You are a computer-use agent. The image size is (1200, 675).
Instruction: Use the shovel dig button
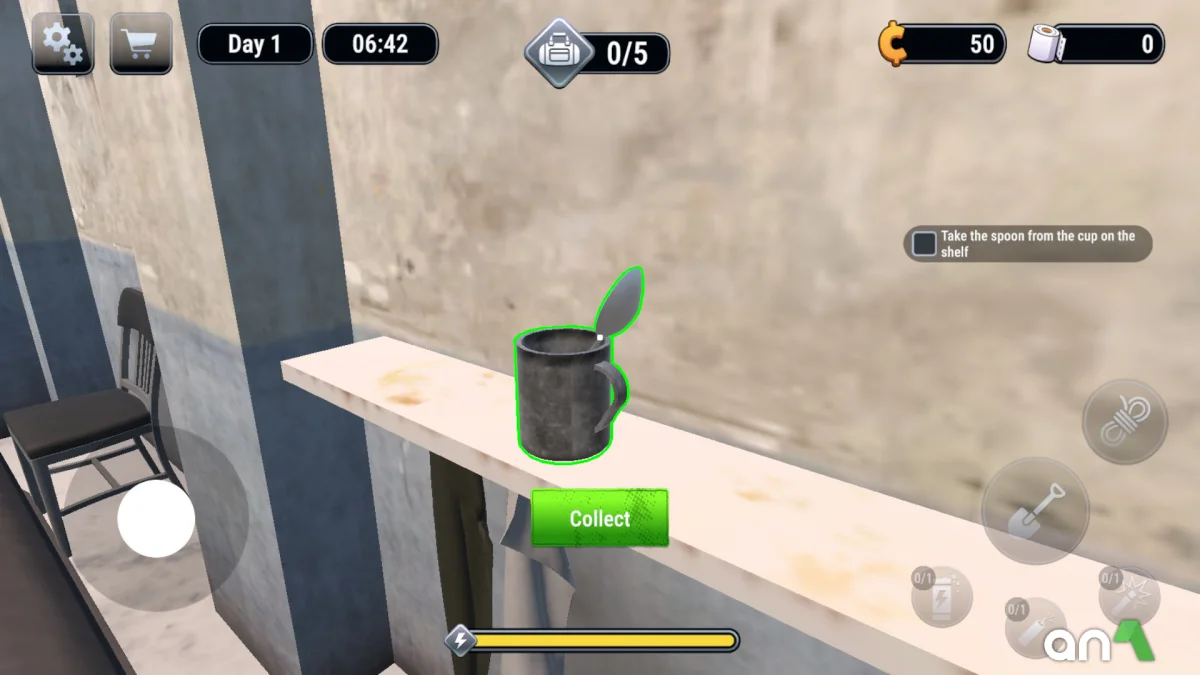1034,510
